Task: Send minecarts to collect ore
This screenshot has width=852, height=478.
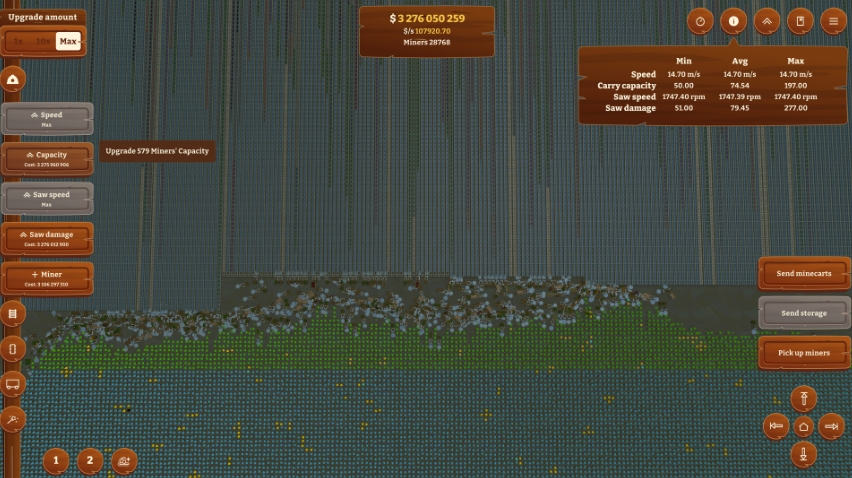Action: coord(803,273)
